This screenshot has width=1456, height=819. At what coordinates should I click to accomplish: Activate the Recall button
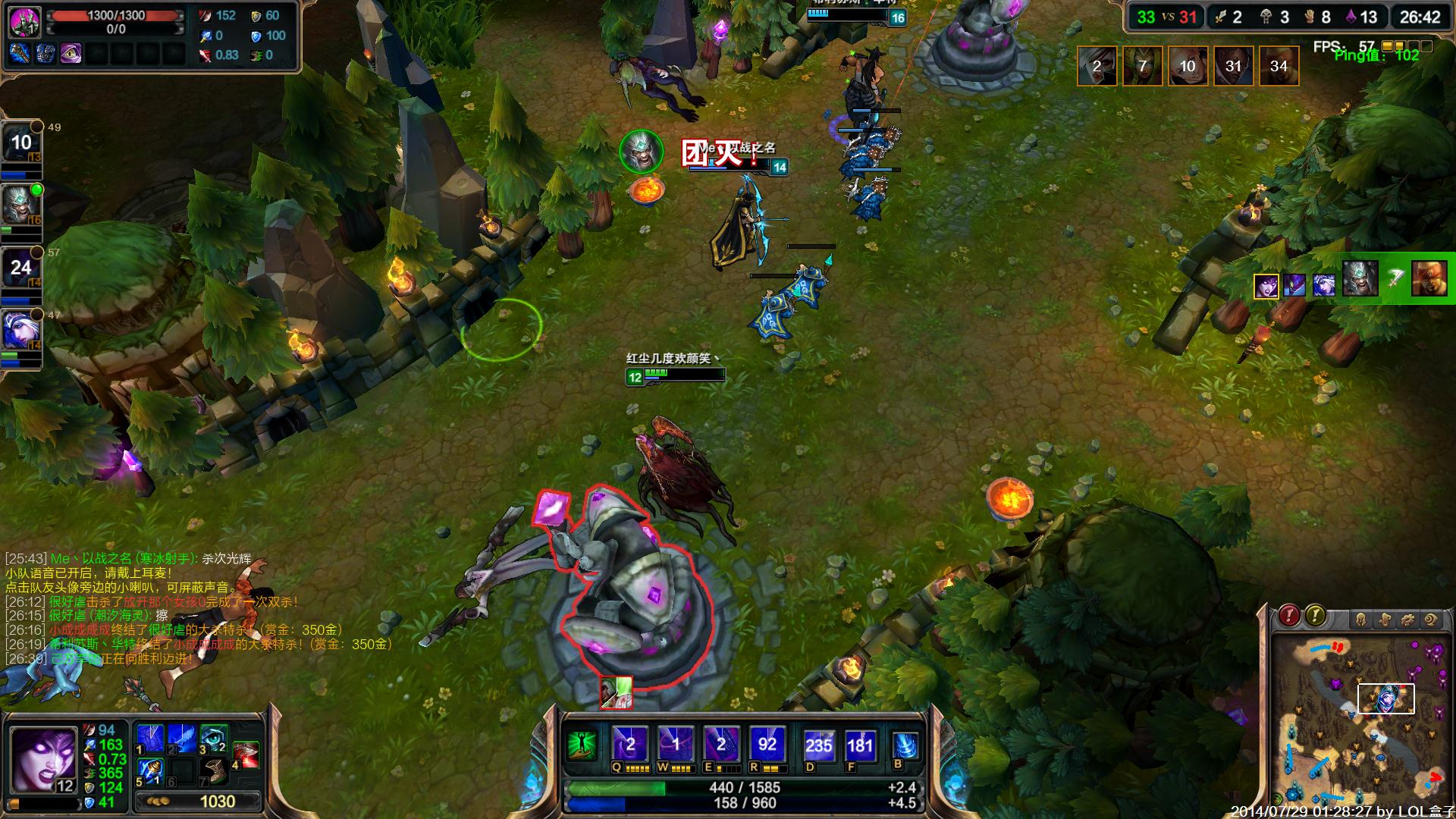pos(905,745)
